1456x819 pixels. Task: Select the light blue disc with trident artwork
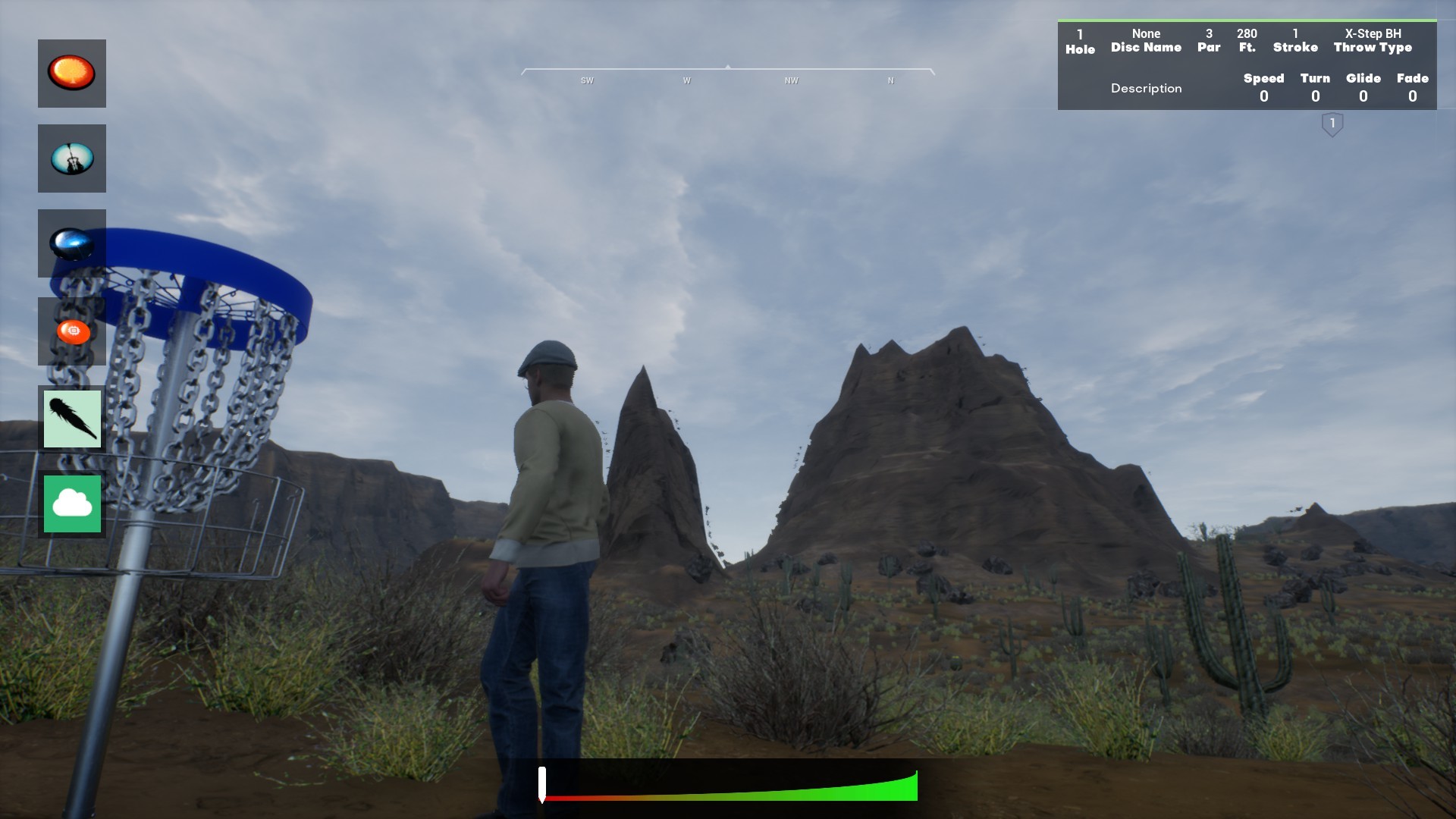[71, 158]
